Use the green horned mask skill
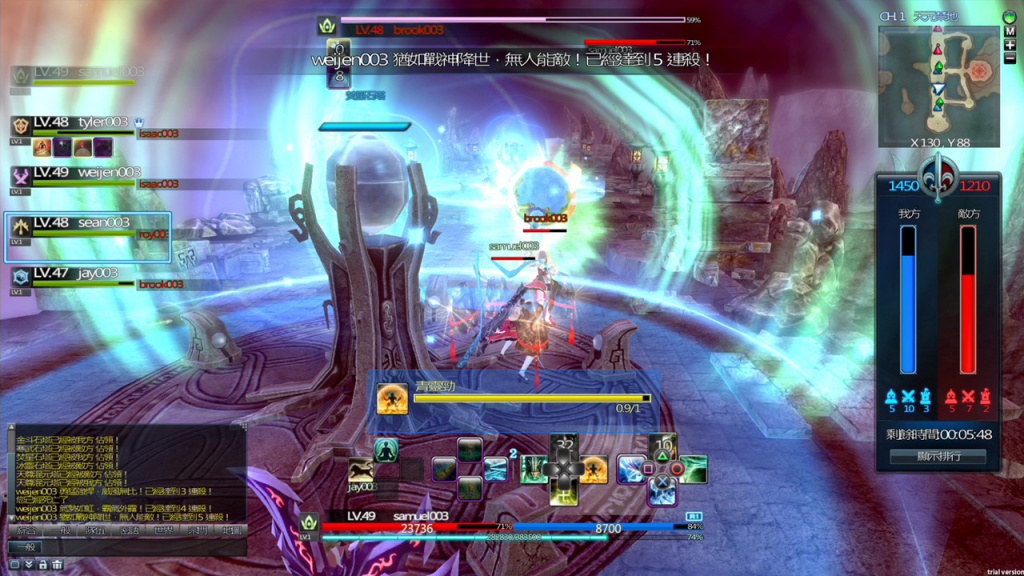This screenshot has width=1024, height=576. [534, 469]
